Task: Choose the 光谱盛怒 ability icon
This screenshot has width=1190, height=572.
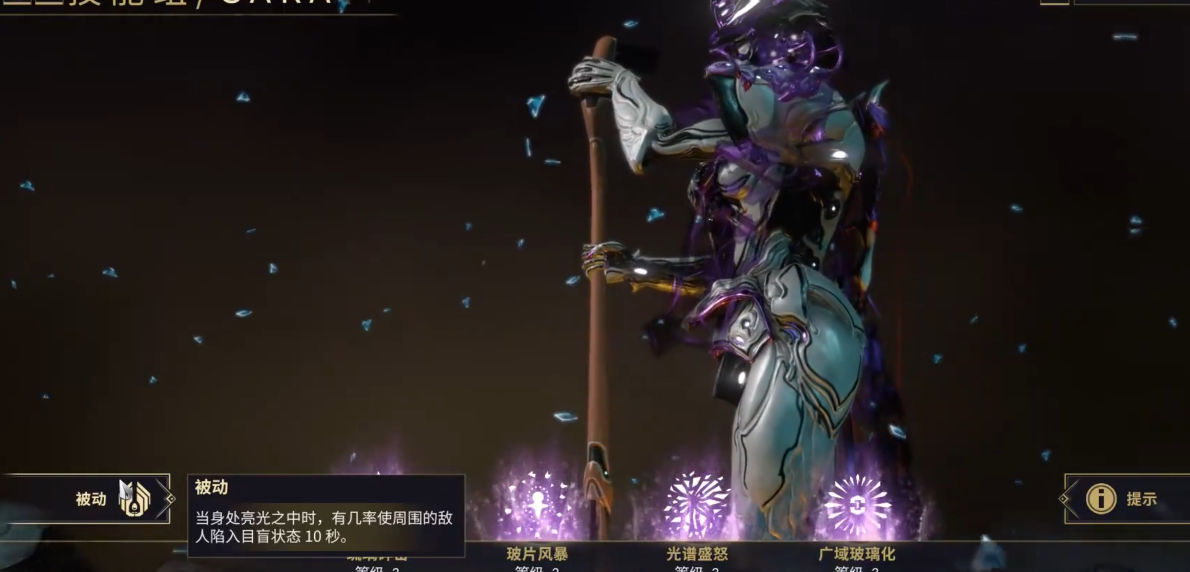Action: pyautogui.click(x=697, y=504)
